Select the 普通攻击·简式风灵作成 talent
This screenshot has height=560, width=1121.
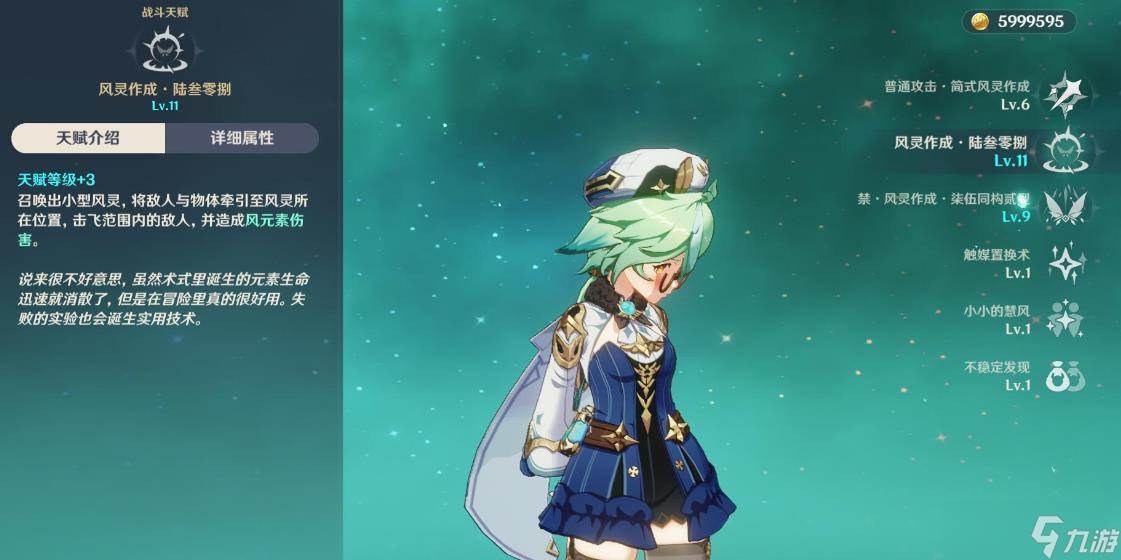coord(1064,95)
